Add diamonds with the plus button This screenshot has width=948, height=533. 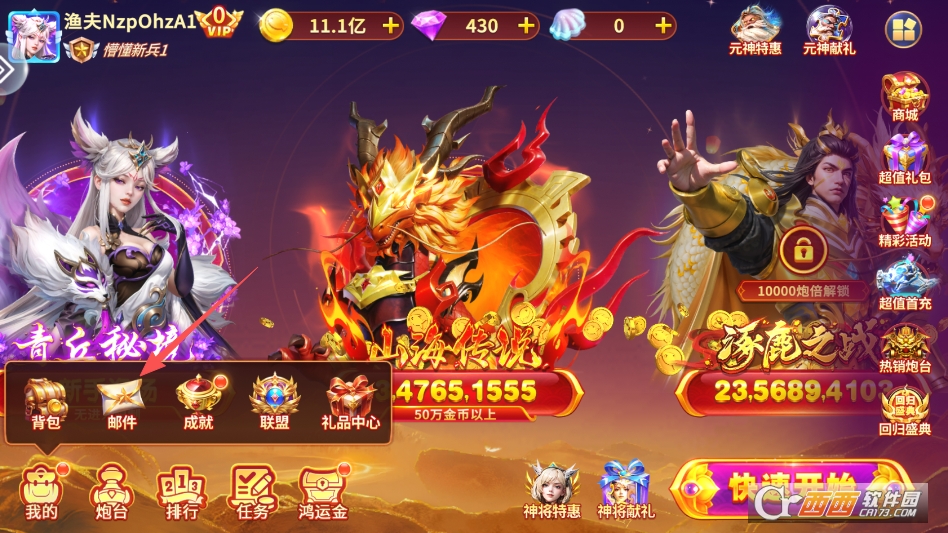click(x=526, y=25)
